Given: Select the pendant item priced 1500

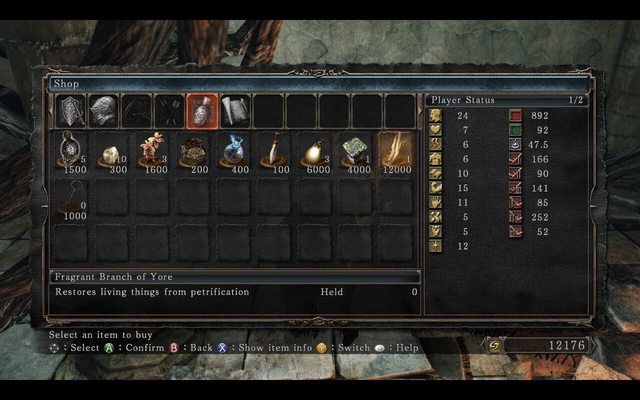Looking at the screenshot, I should [71, 152].
